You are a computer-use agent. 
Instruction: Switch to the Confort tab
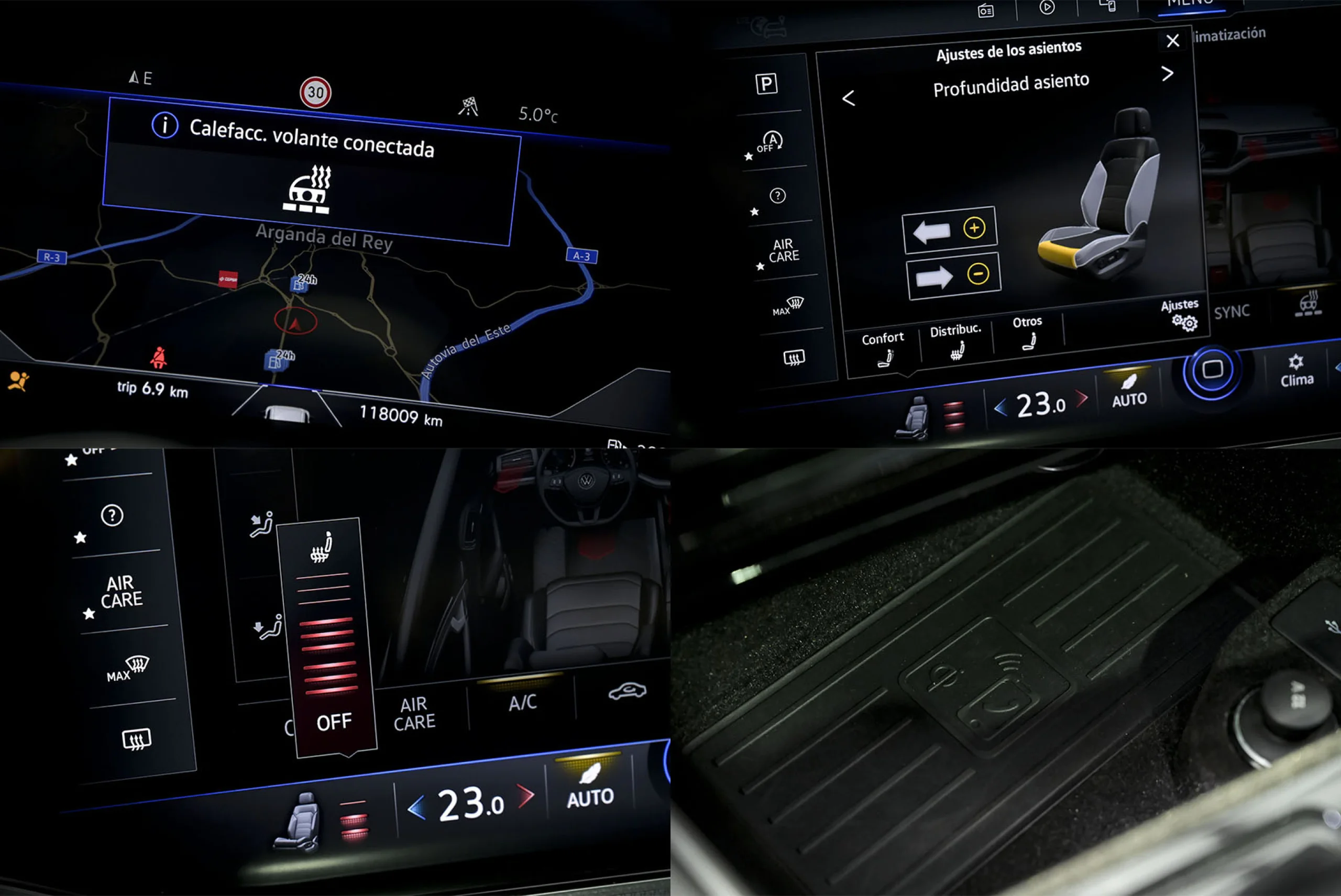883,347
